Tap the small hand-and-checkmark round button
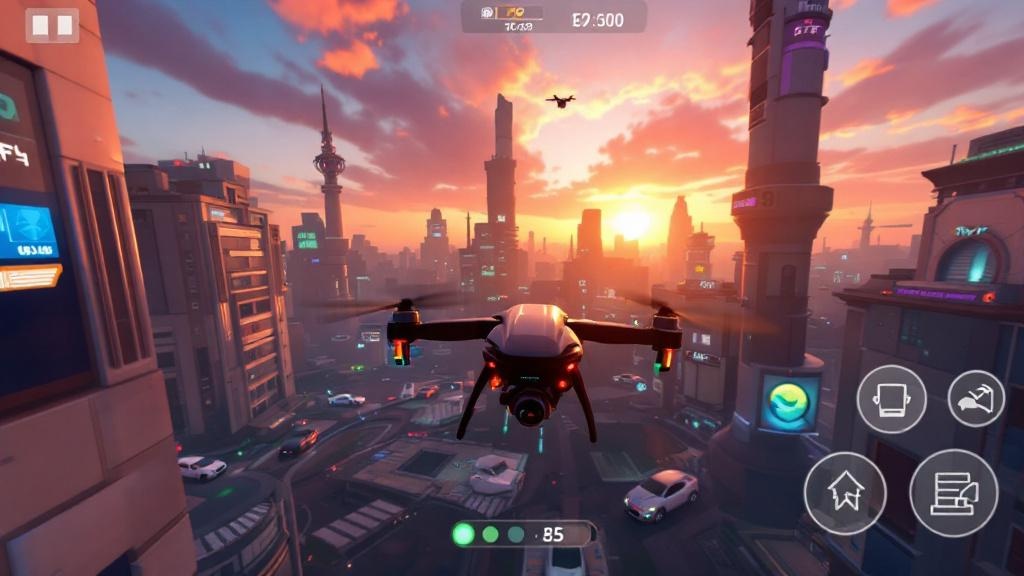 click(976, 398)
